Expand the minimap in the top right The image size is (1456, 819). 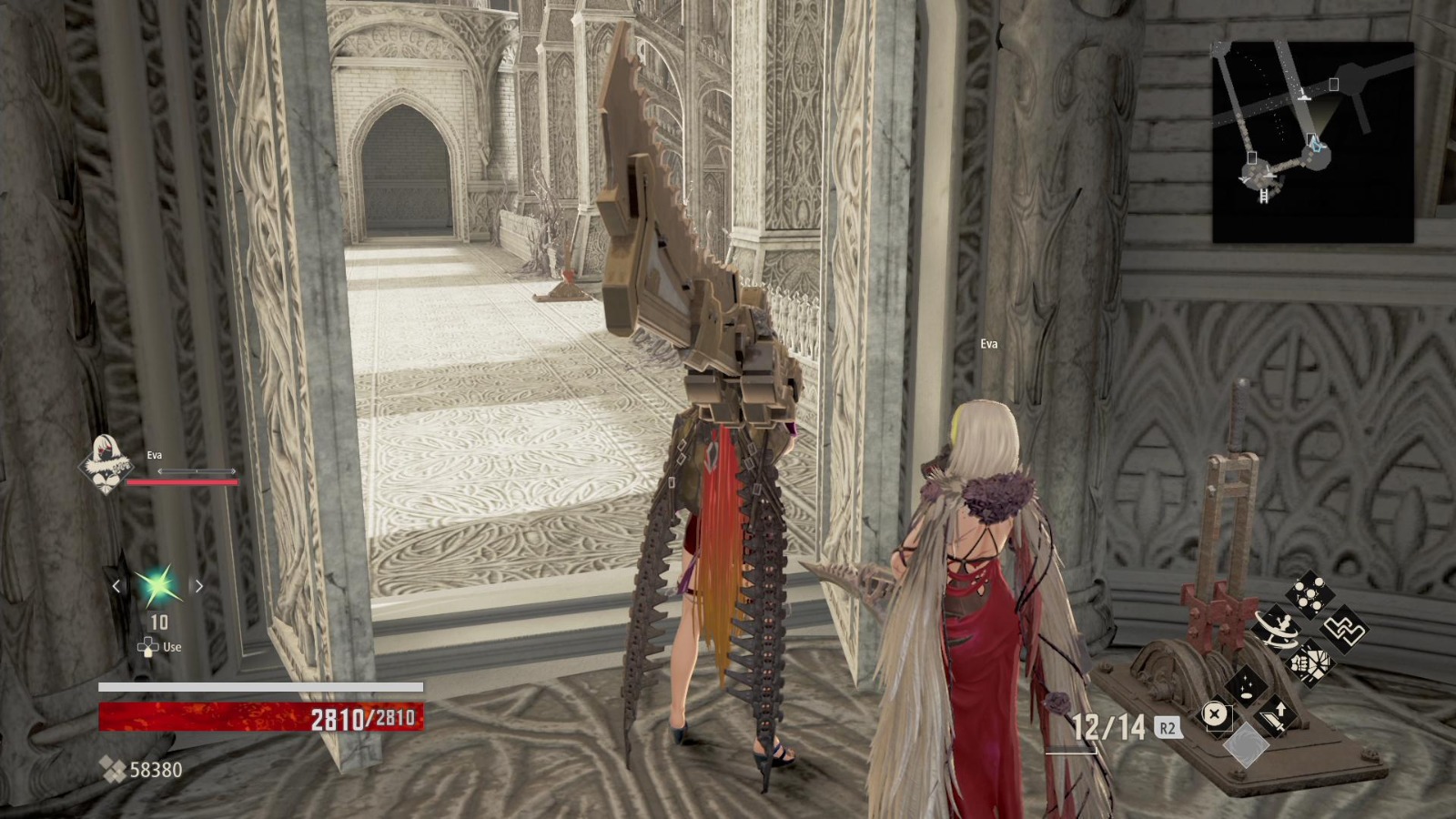coord(1310,136)
